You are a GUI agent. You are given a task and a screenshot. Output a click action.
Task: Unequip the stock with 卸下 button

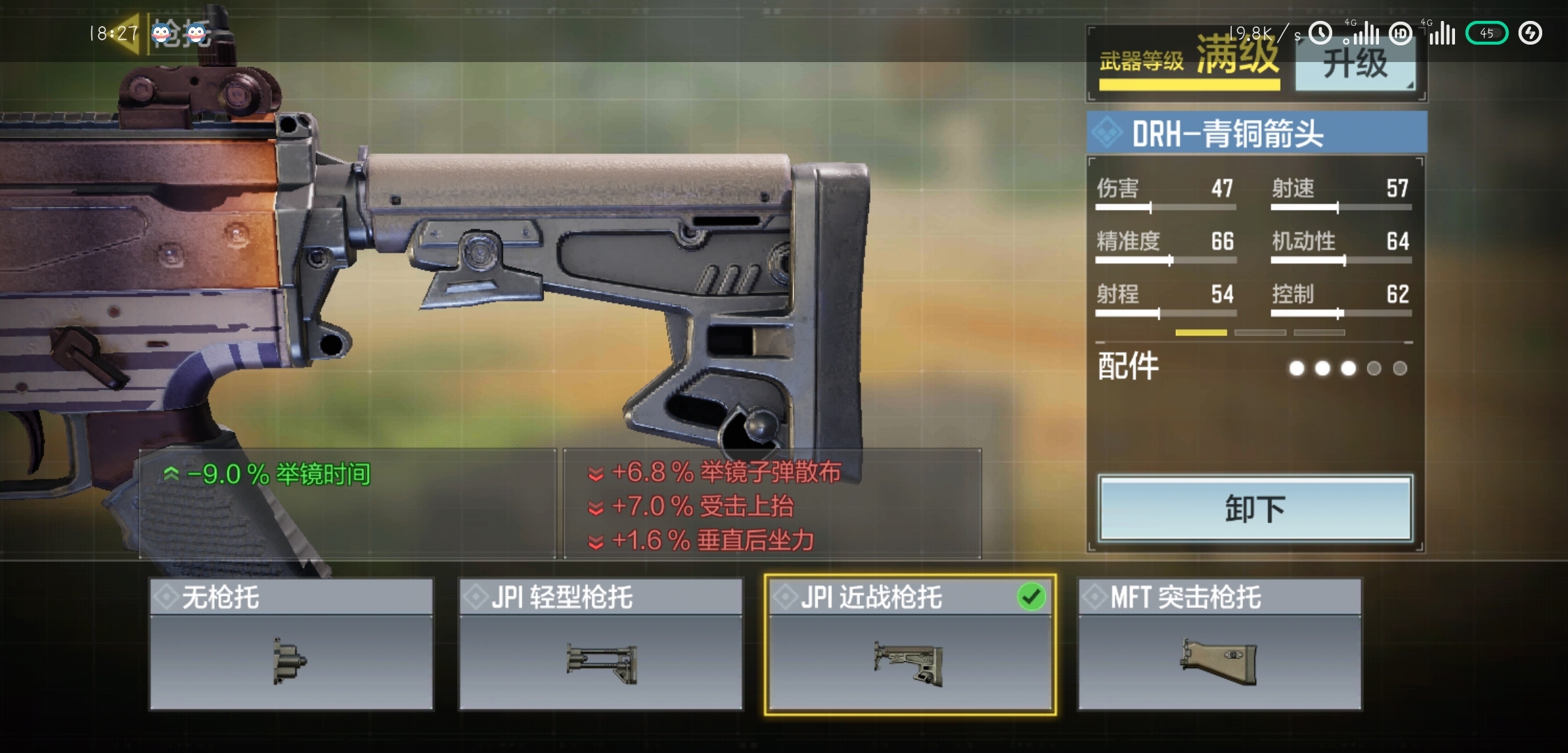tap(1254, 509)
